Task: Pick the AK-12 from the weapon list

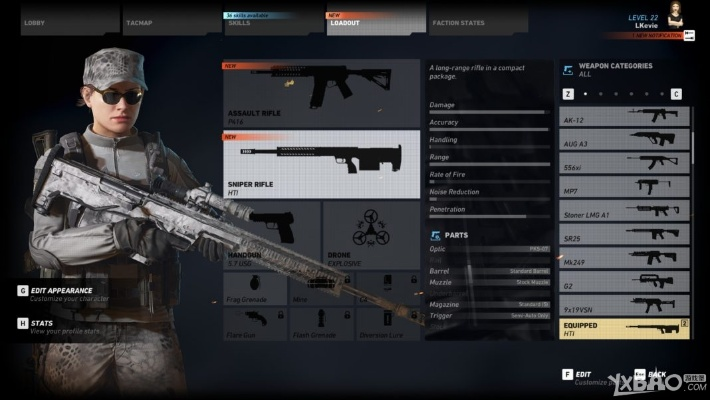Action: tap(624, 116)
